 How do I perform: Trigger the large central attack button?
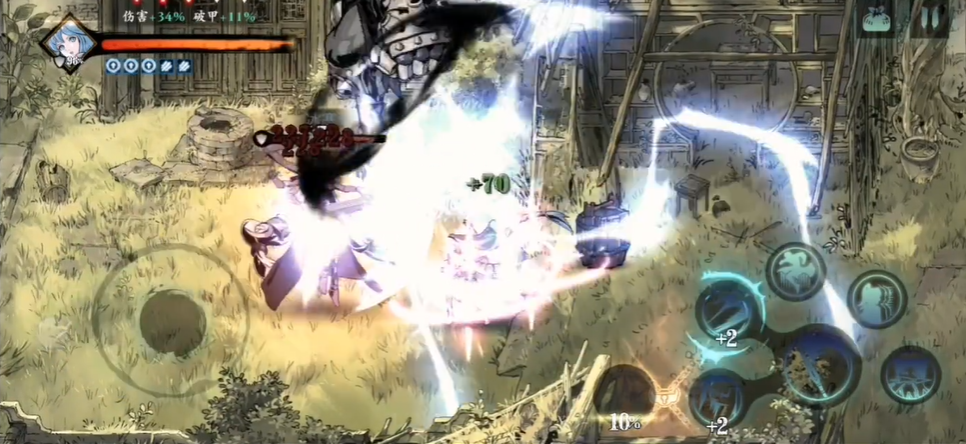tap(818, 366)
